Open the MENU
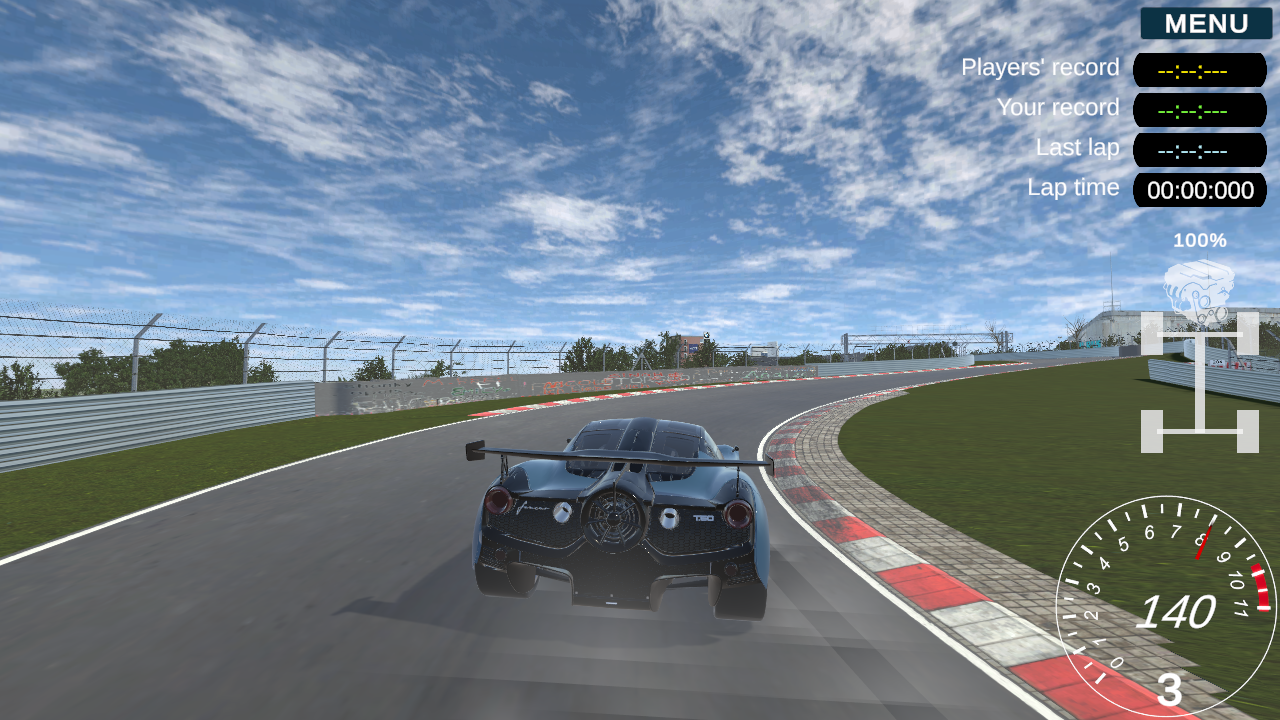This screenshot has width=1280, height=720. [1205, 23]
